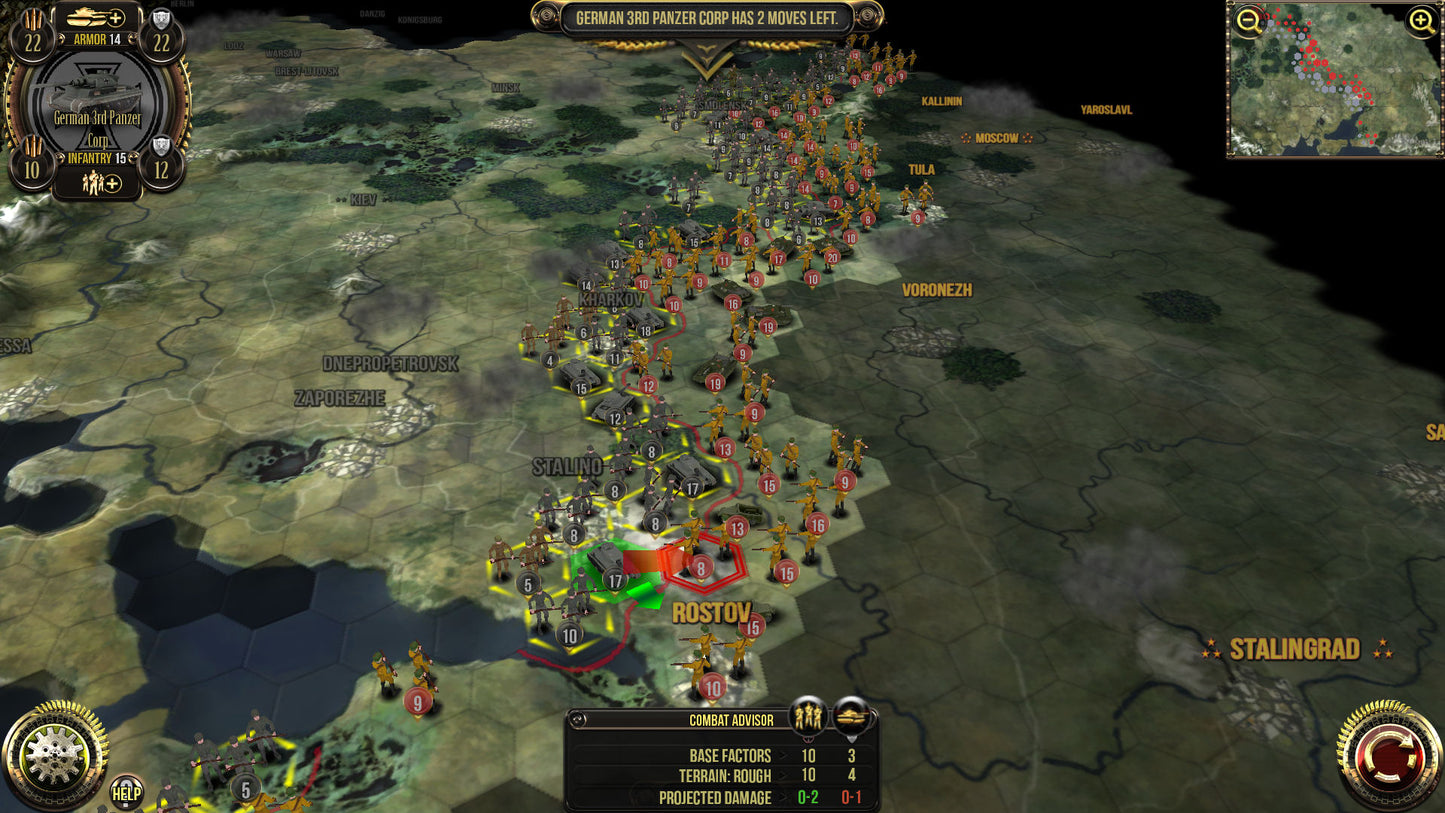Zoom out on the minimap
Screen dimensions: 1445x813
[x=1248, y=21]
